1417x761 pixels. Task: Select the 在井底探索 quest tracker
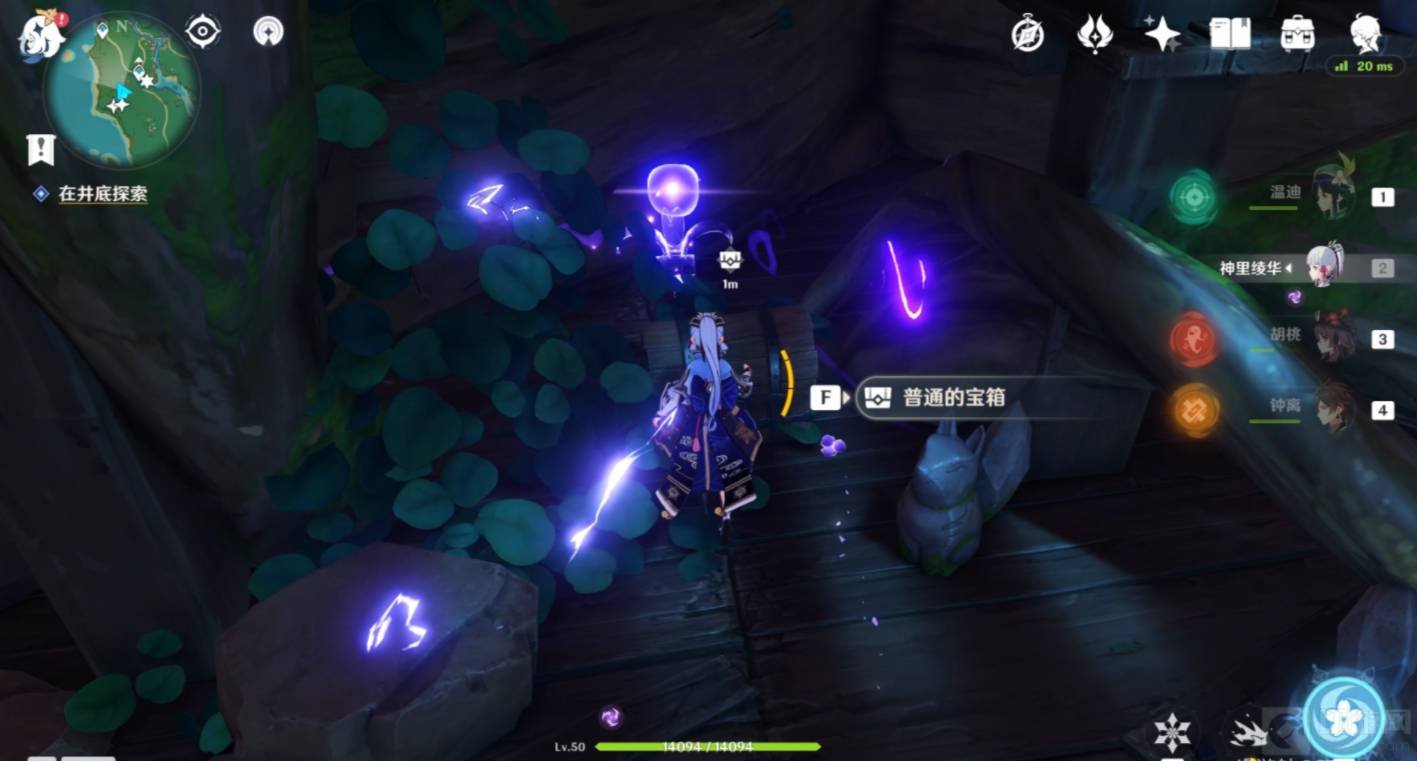click(x=102, y=194)
